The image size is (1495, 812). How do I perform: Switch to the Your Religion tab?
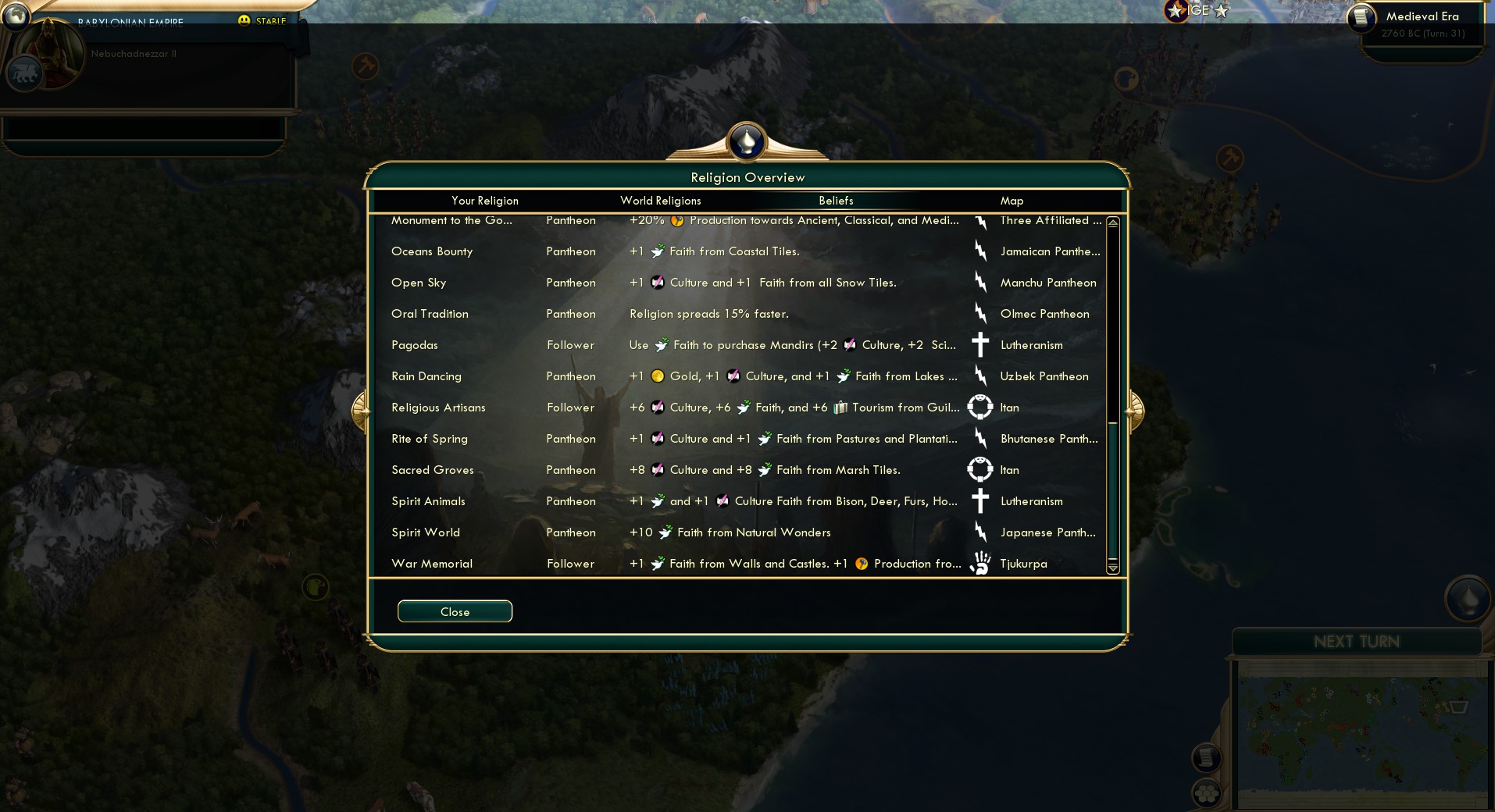coord(484,201)
